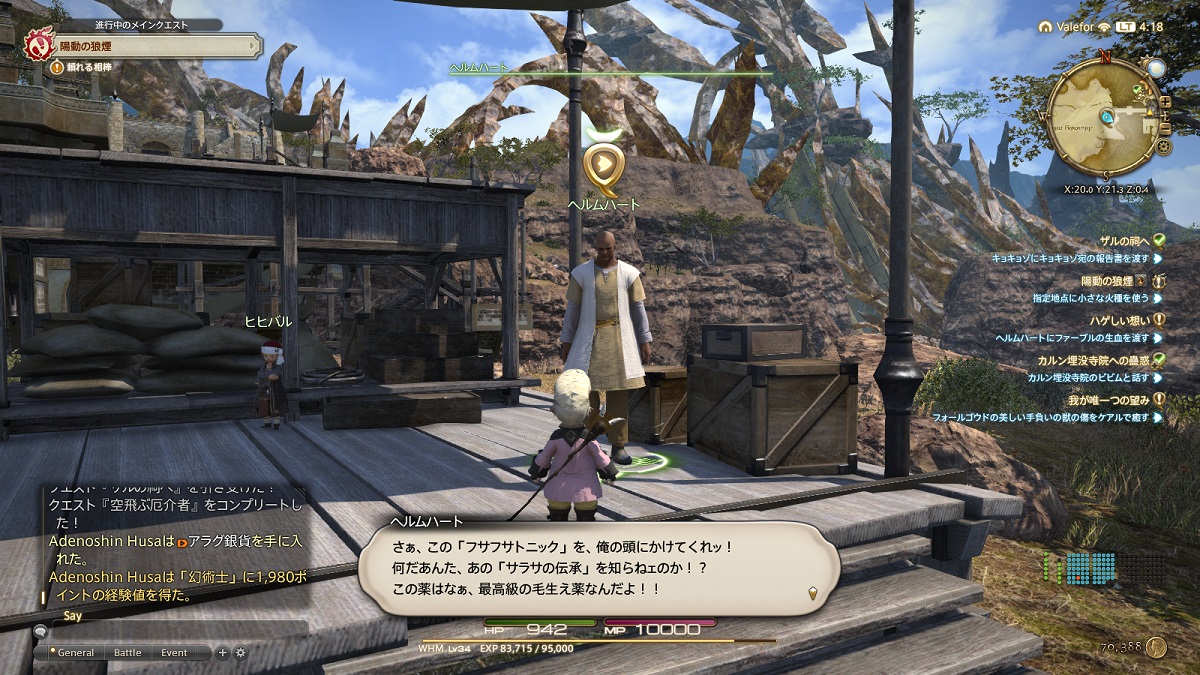The width and height of the screenshot is (1200, 675).
Task: Select the ハゲしい想い quest in the tracker
Action: point(1116,320)
